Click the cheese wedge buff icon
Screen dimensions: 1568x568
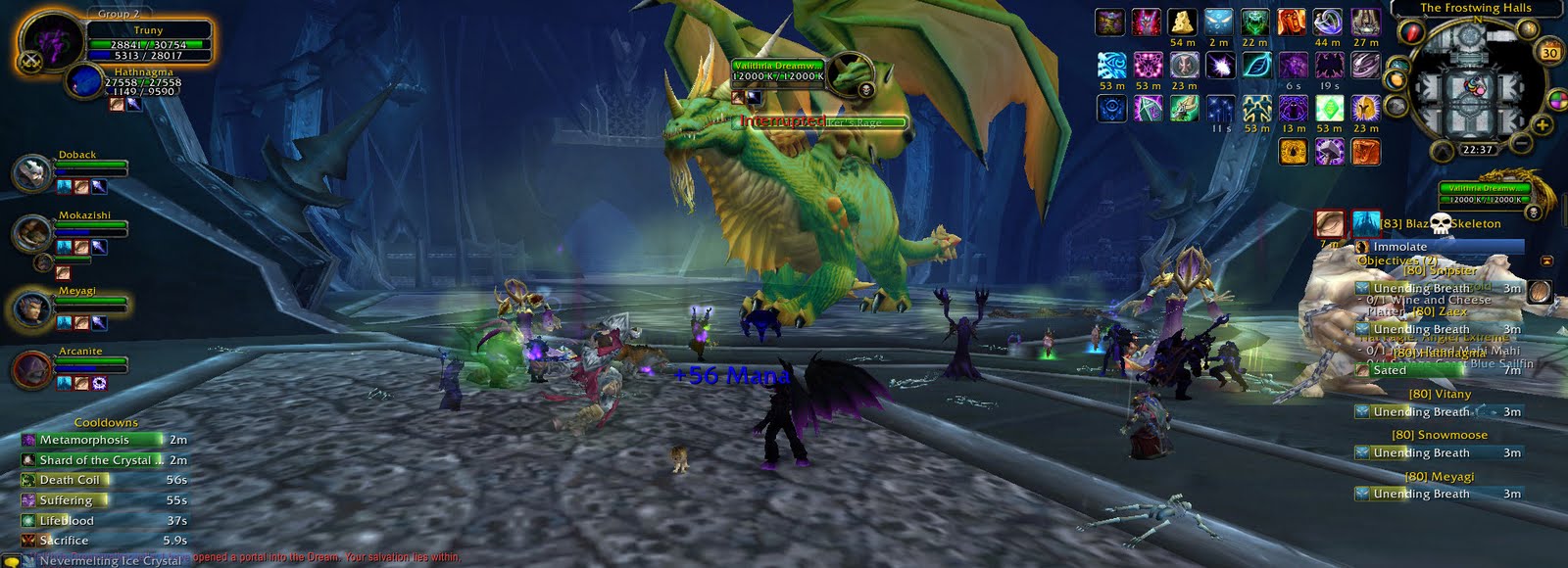1182,22
